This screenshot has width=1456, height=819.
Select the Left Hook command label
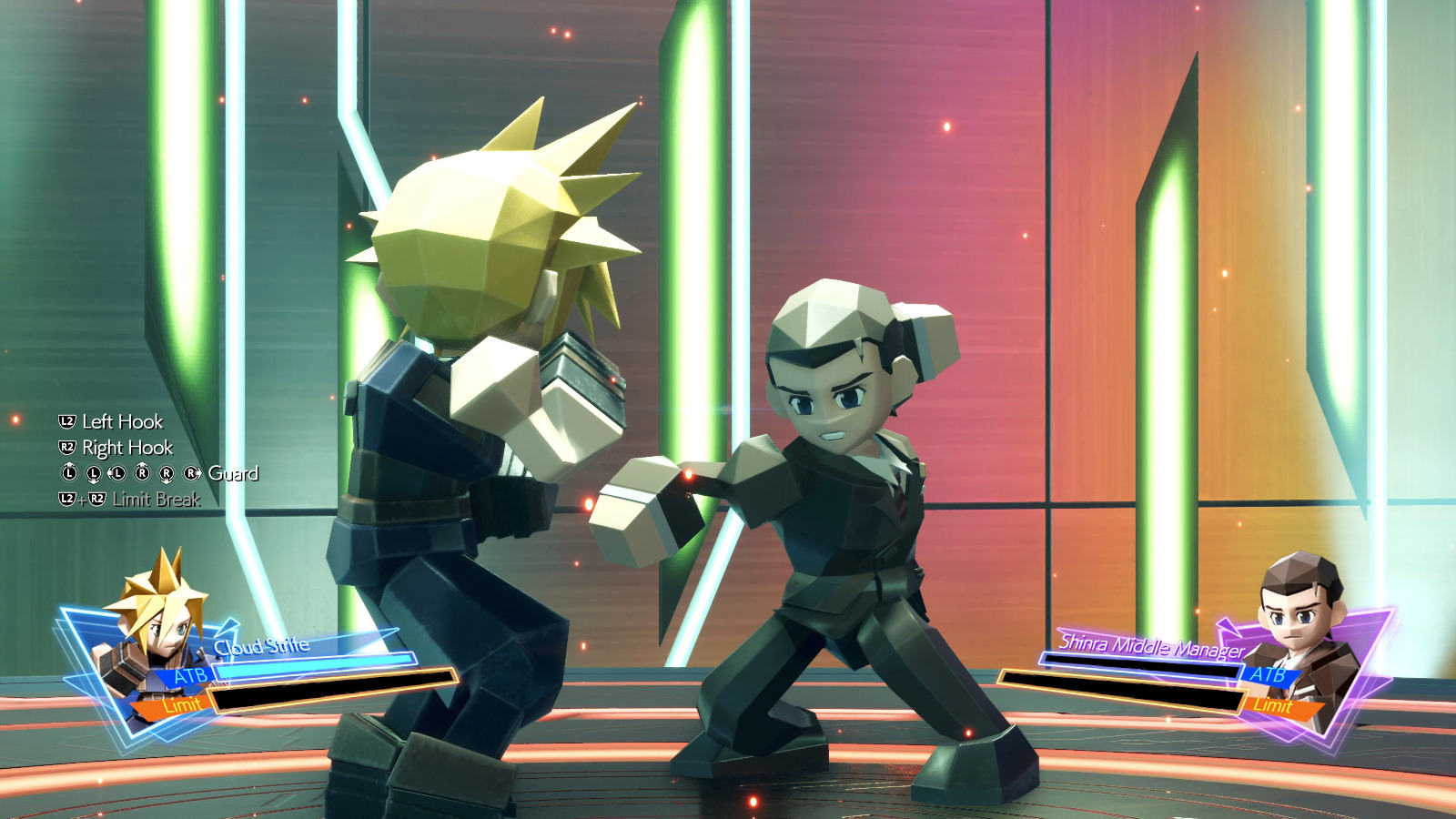tap(121, 421)
